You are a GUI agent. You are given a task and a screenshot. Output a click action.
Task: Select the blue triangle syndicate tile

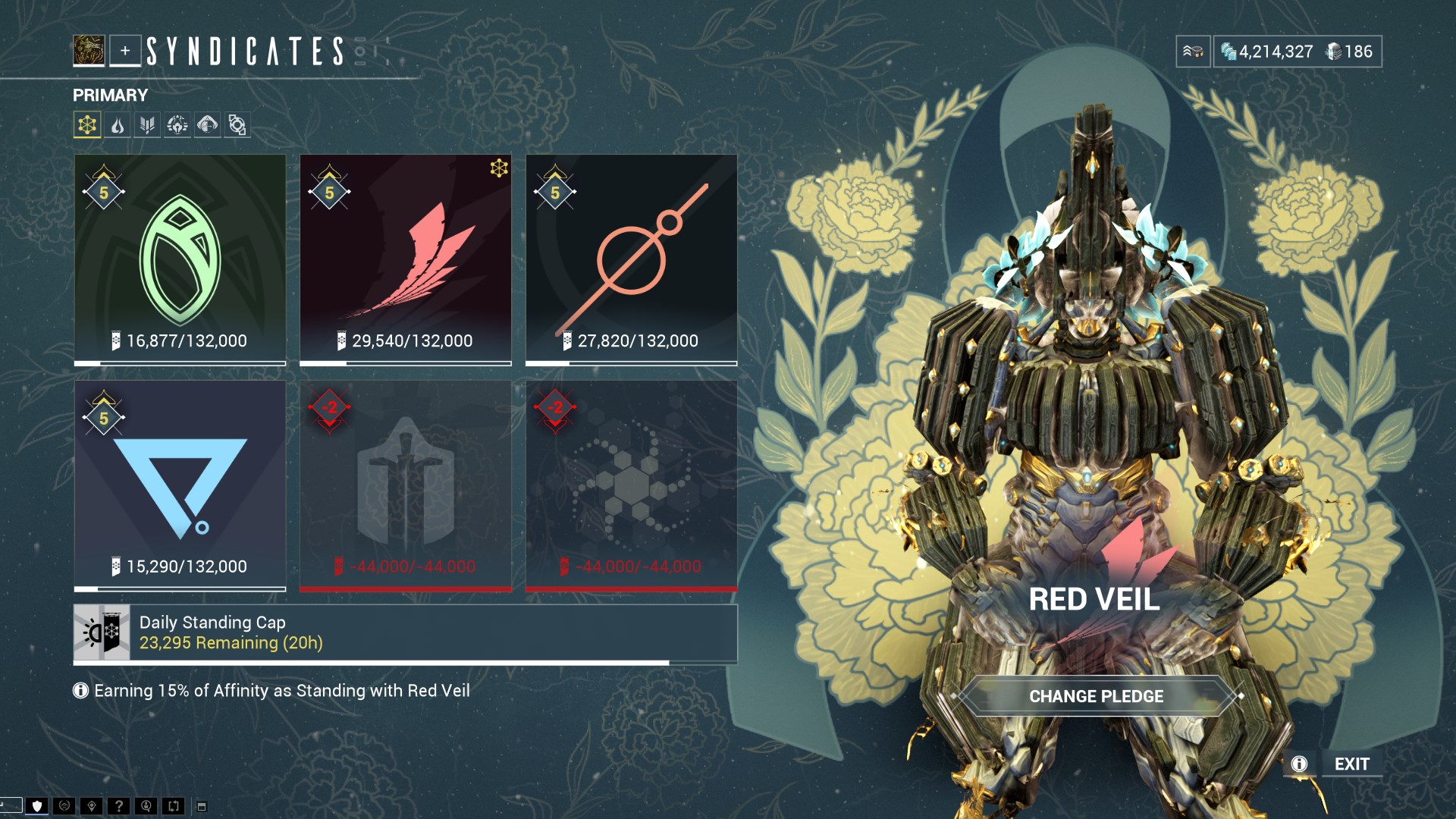(x=180, y=485)
